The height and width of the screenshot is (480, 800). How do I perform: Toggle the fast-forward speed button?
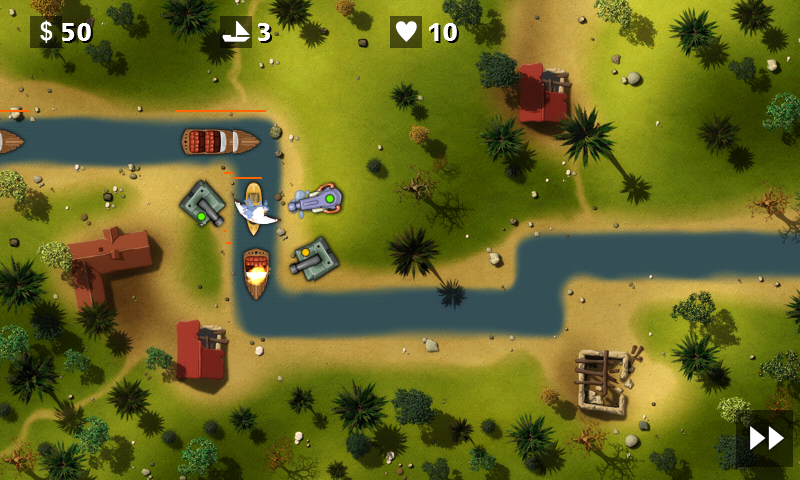click(x=766, y=438)
